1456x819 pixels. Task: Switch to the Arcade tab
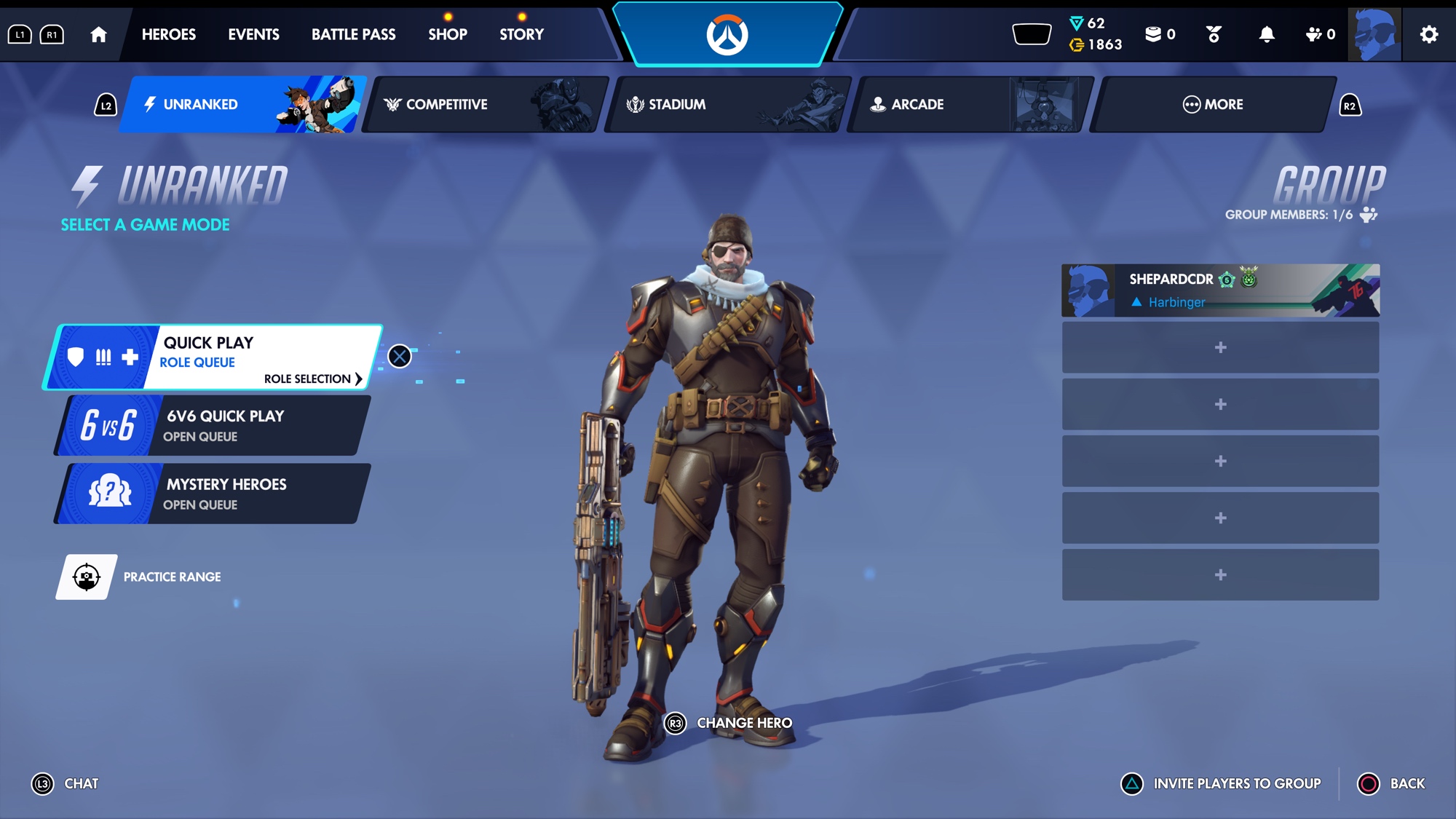(x=970, y=104)
